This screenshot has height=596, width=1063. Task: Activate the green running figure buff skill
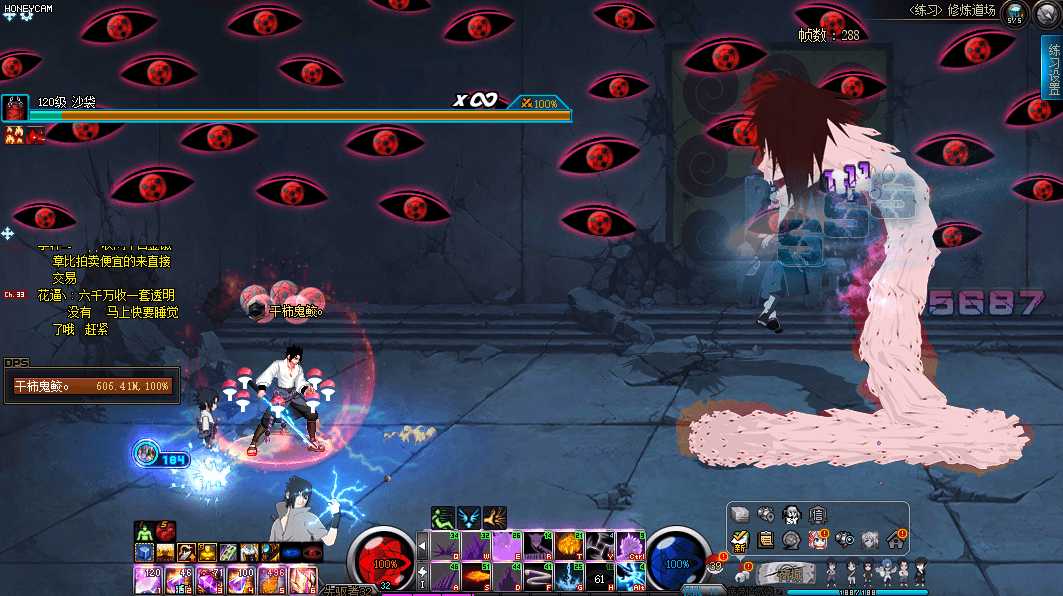(444, 517)
